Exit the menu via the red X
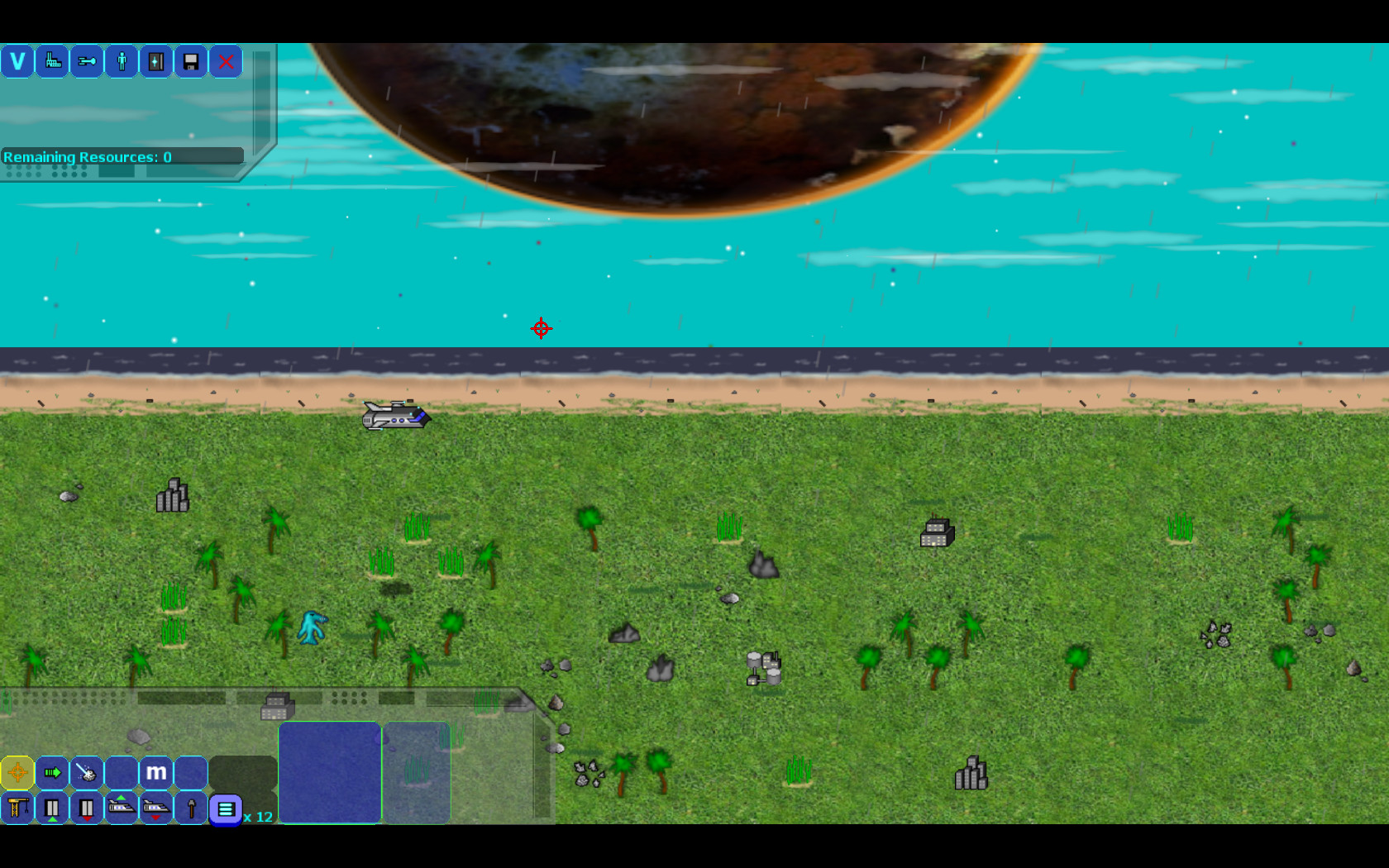Screen dimensions: 1389x868 pos(226,61)
